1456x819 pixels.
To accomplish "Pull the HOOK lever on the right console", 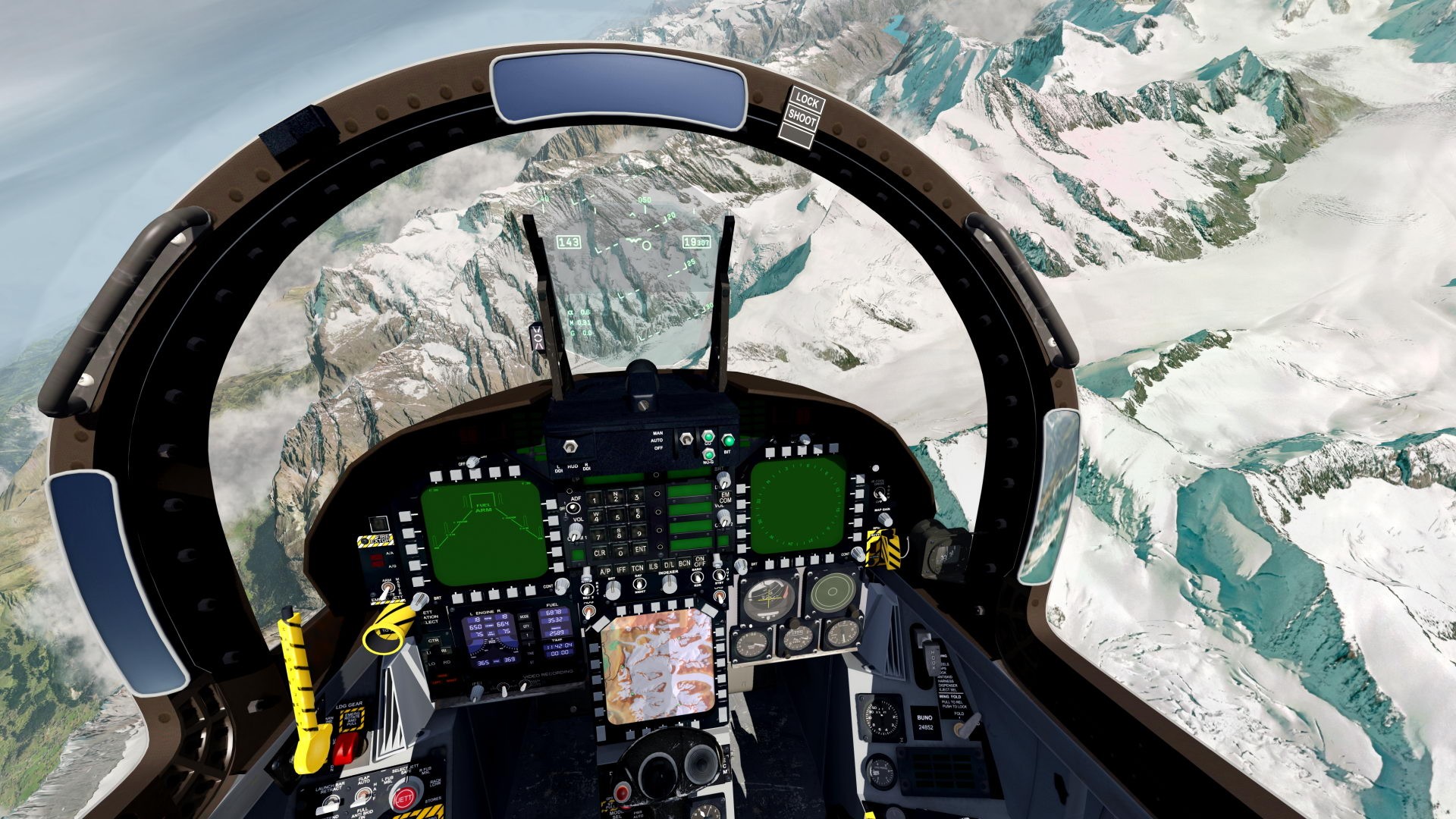I will click(x=932, y=658).
